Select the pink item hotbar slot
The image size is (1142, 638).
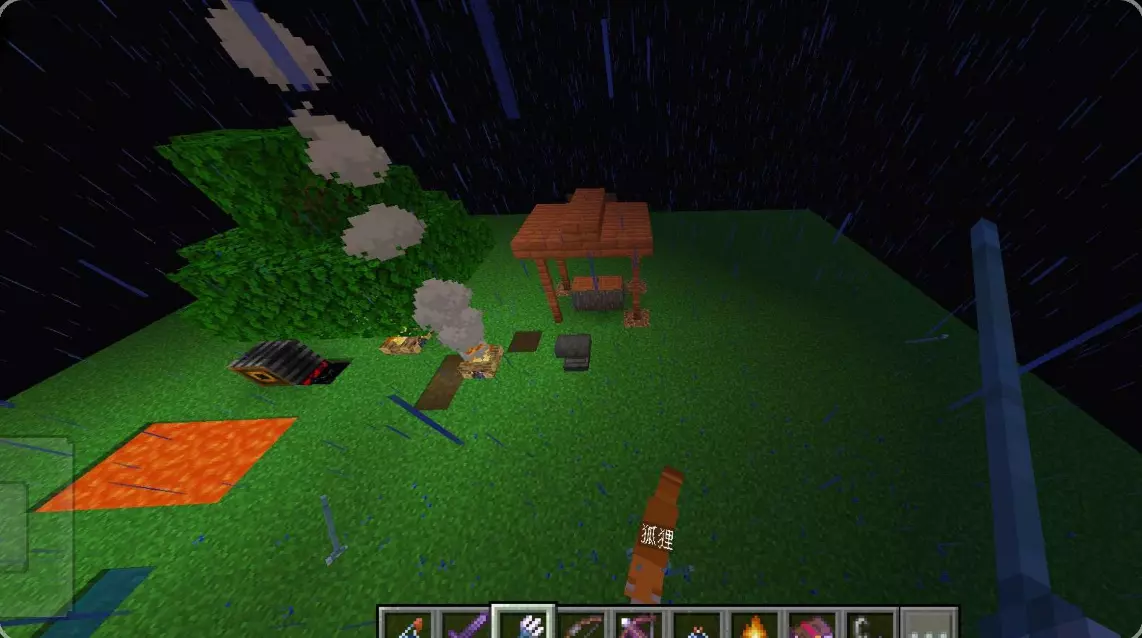(x=812, y=626)
